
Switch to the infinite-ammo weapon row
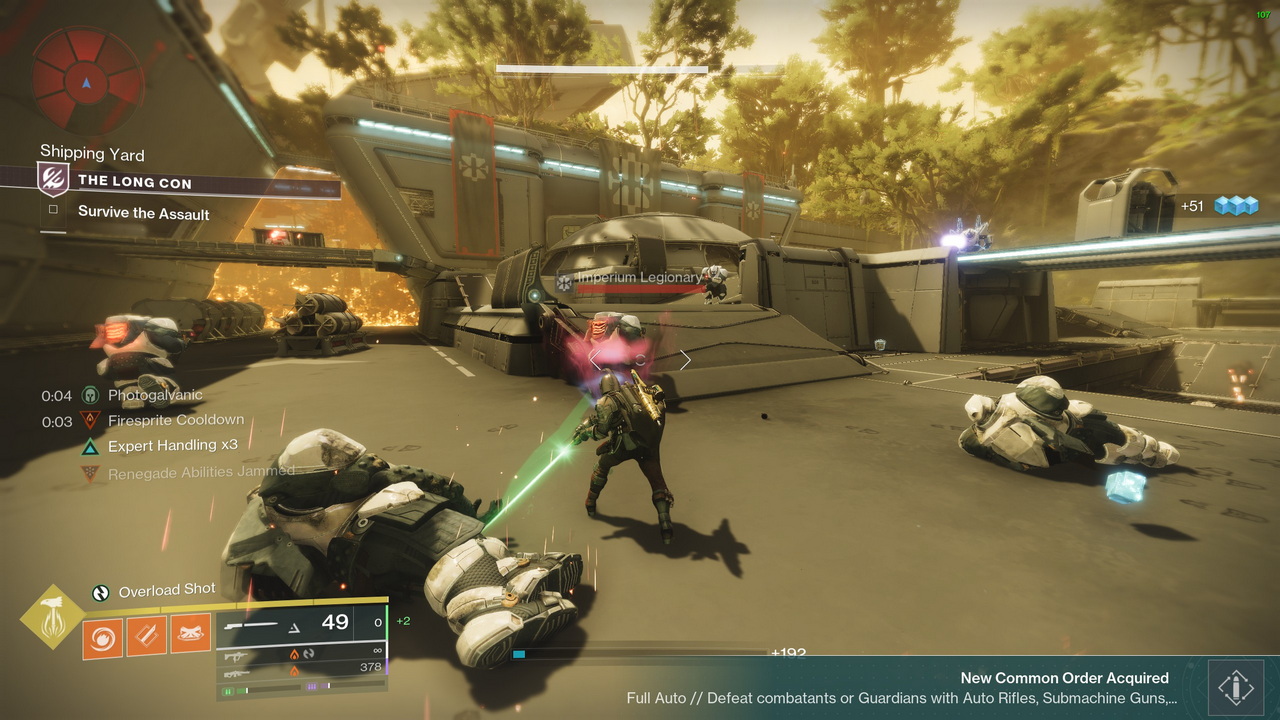tap(300, 654)
